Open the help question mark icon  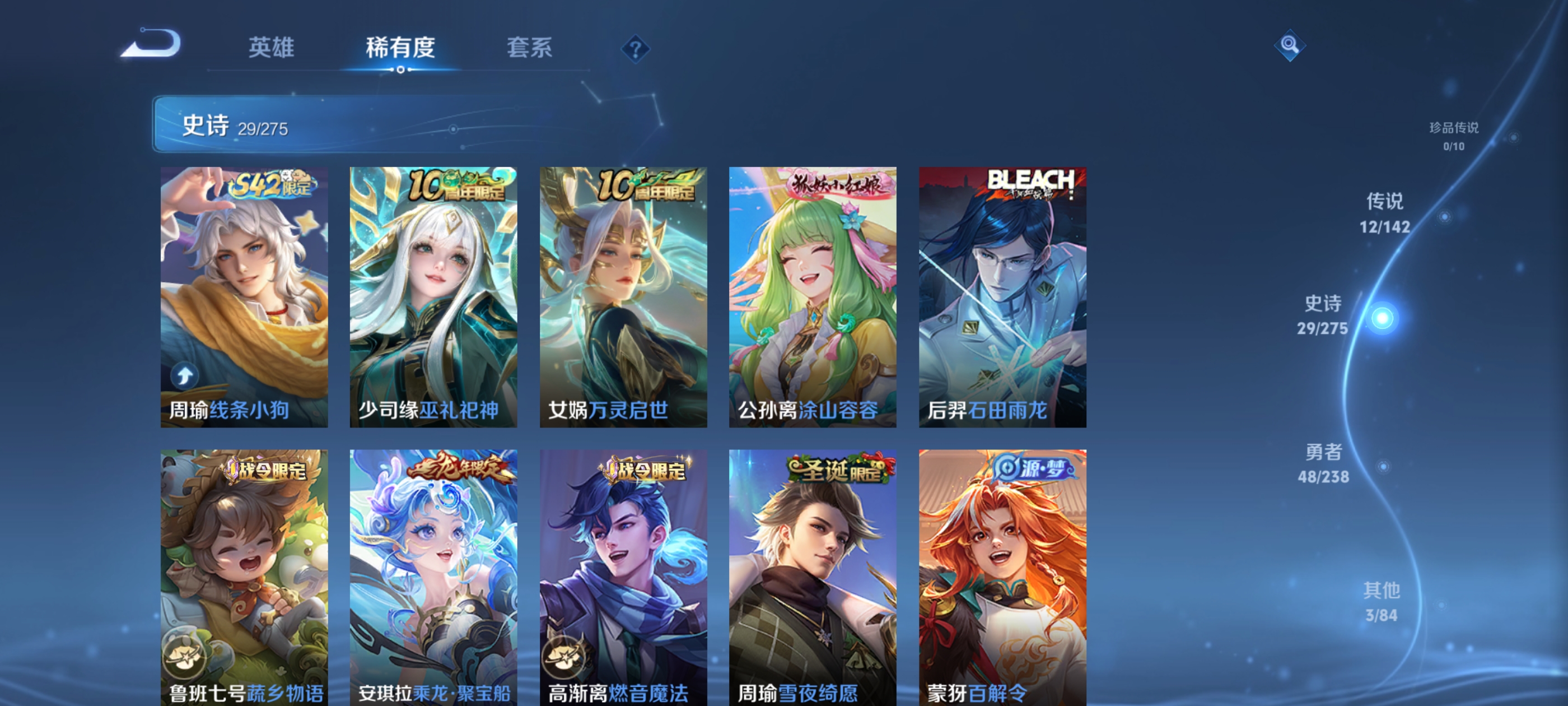(636, 49)
